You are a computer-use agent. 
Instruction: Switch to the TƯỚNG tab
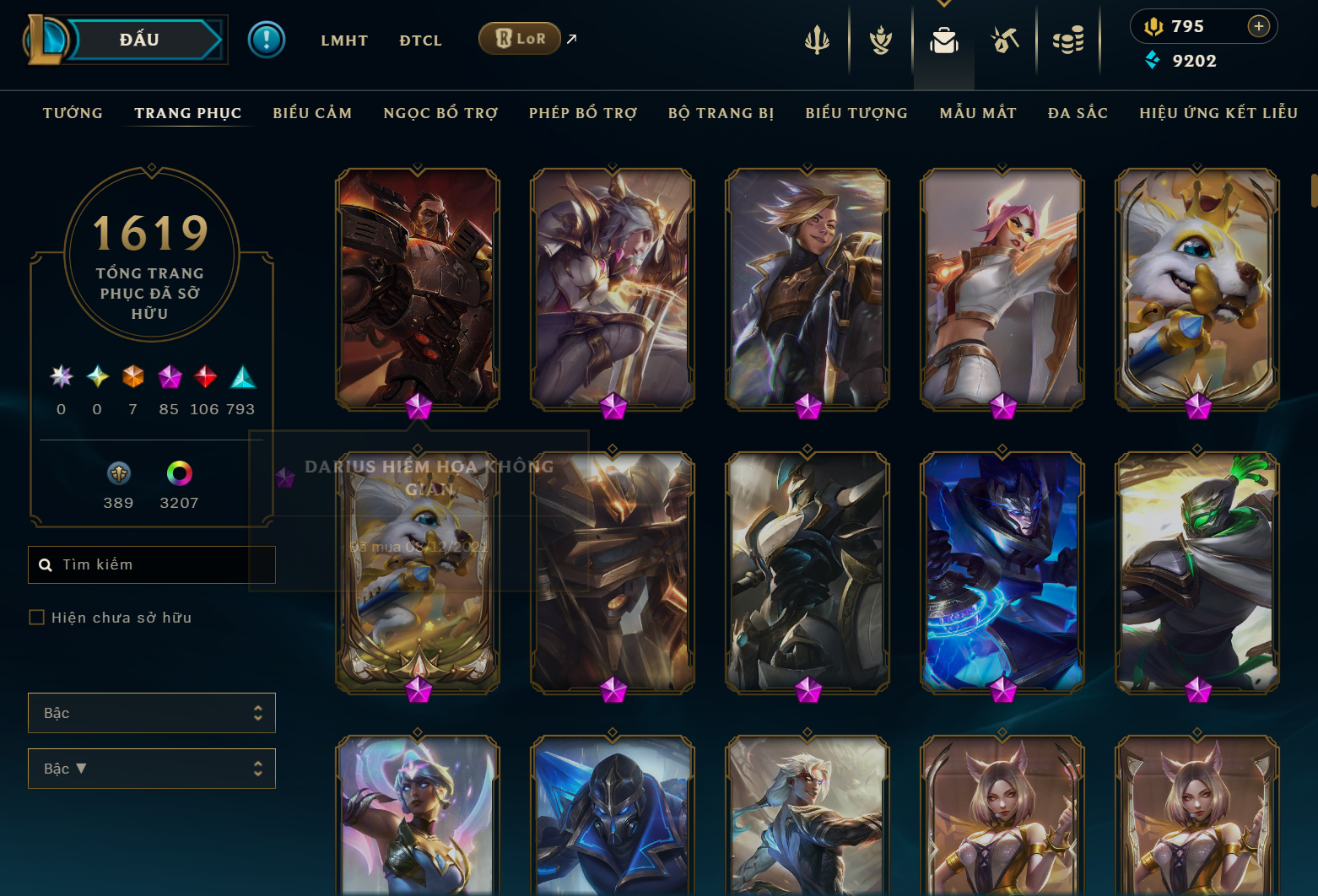click(73, 112)
